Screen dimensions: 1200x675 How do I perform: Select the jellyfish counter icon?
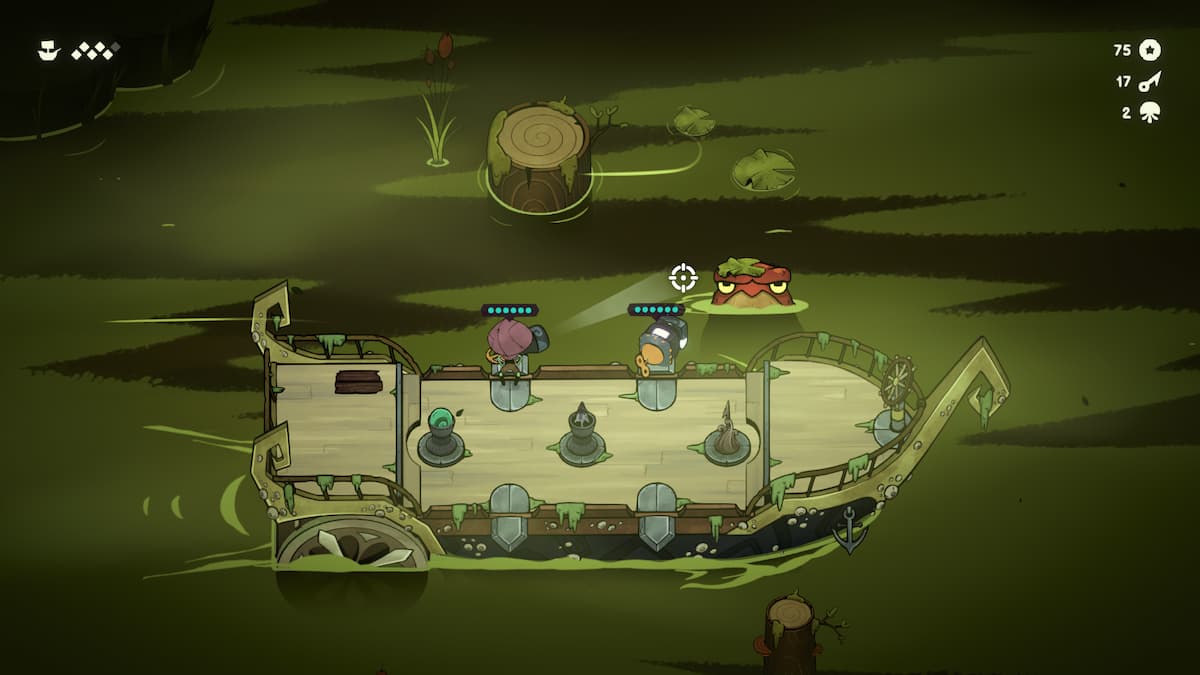click(x=1149, y=113)
